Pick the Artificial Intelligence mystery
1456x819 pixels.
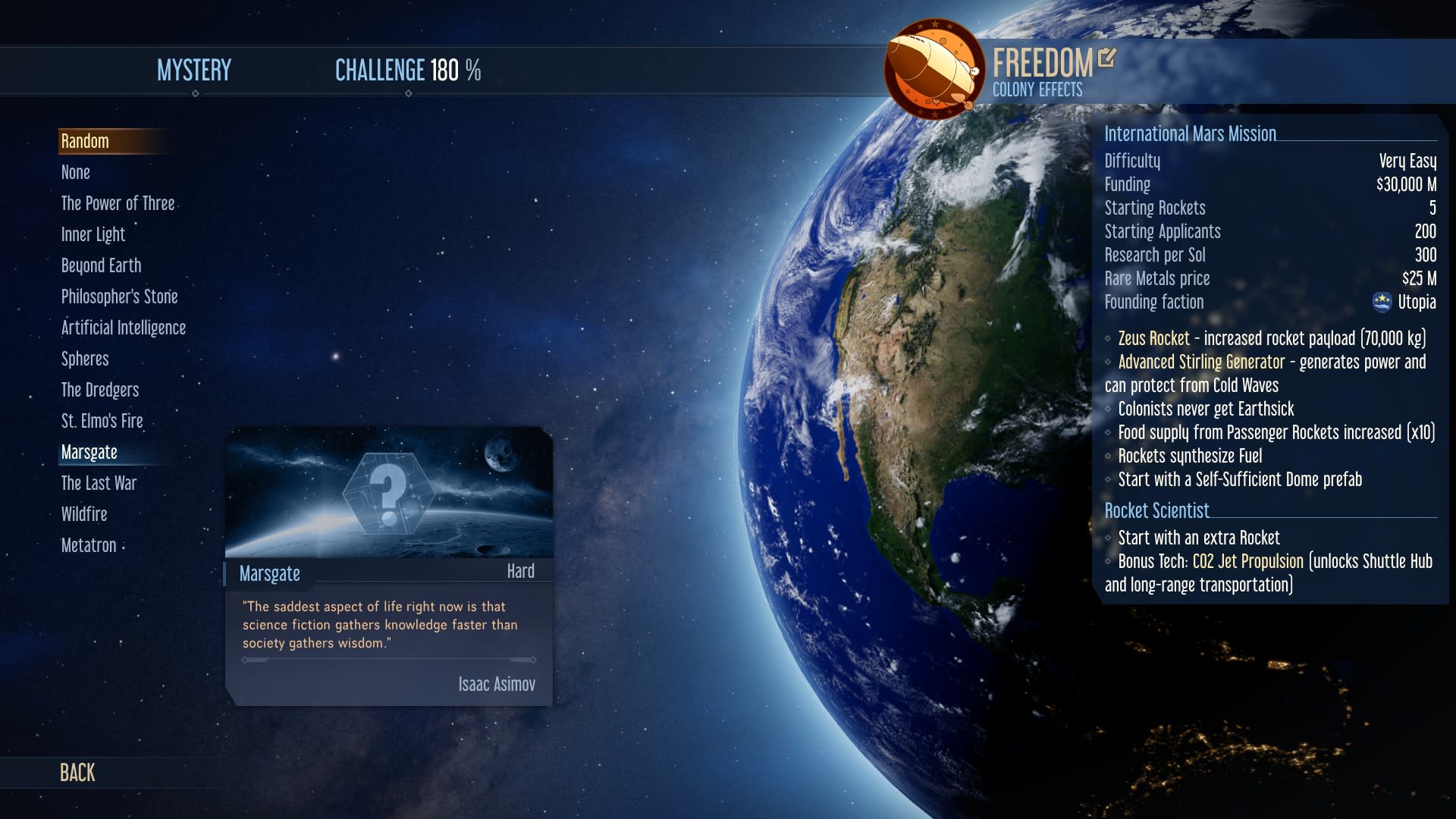pos(123,328)
